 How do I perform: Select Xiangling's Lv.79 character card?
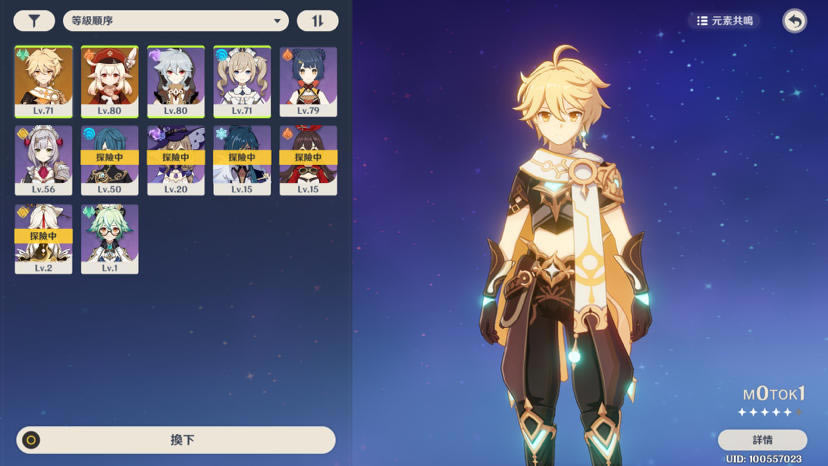[x=308, y=81]
